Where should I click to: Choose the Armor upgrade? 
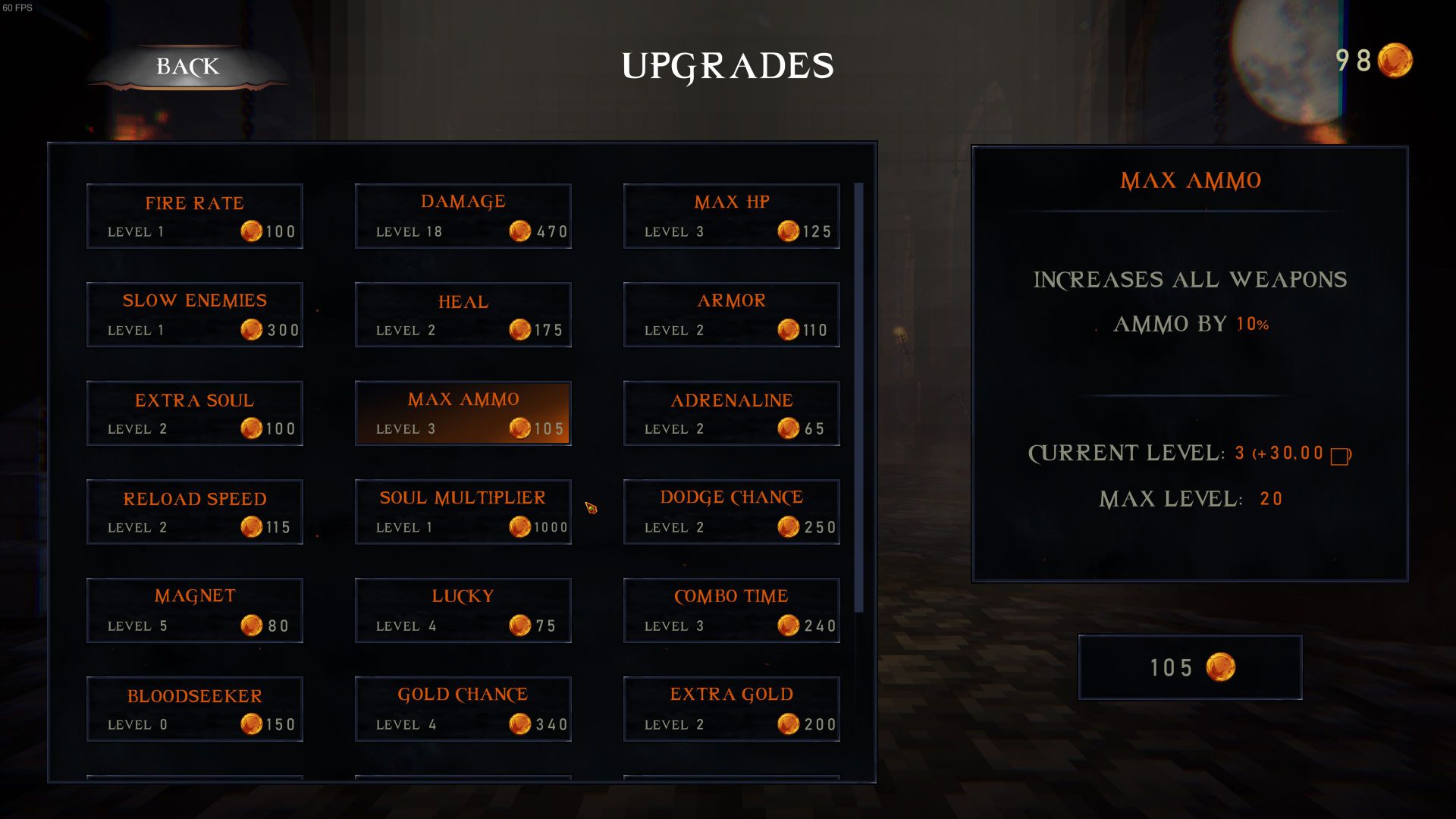732,315
